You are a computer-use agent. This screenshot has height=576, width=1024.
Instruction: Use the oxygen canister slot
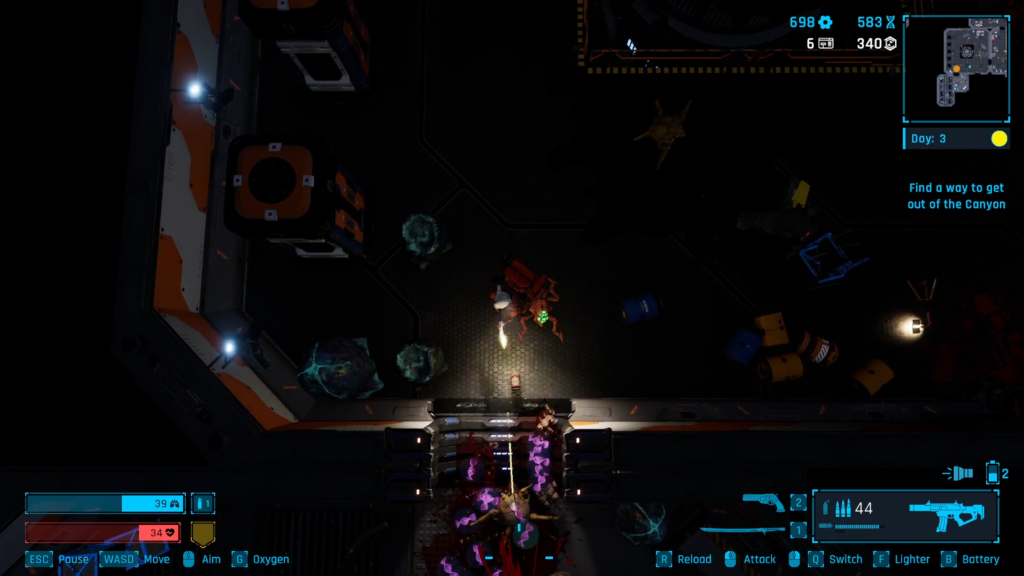pyautogui.click(x=202, y=504)
